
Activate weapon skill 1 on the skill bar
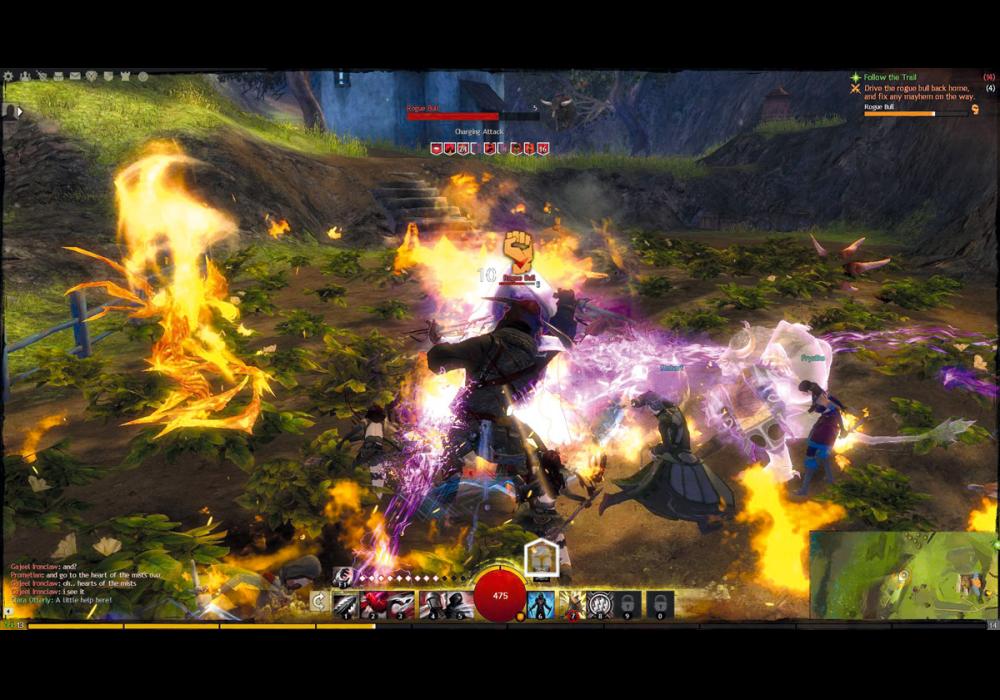tap(345, 604)
